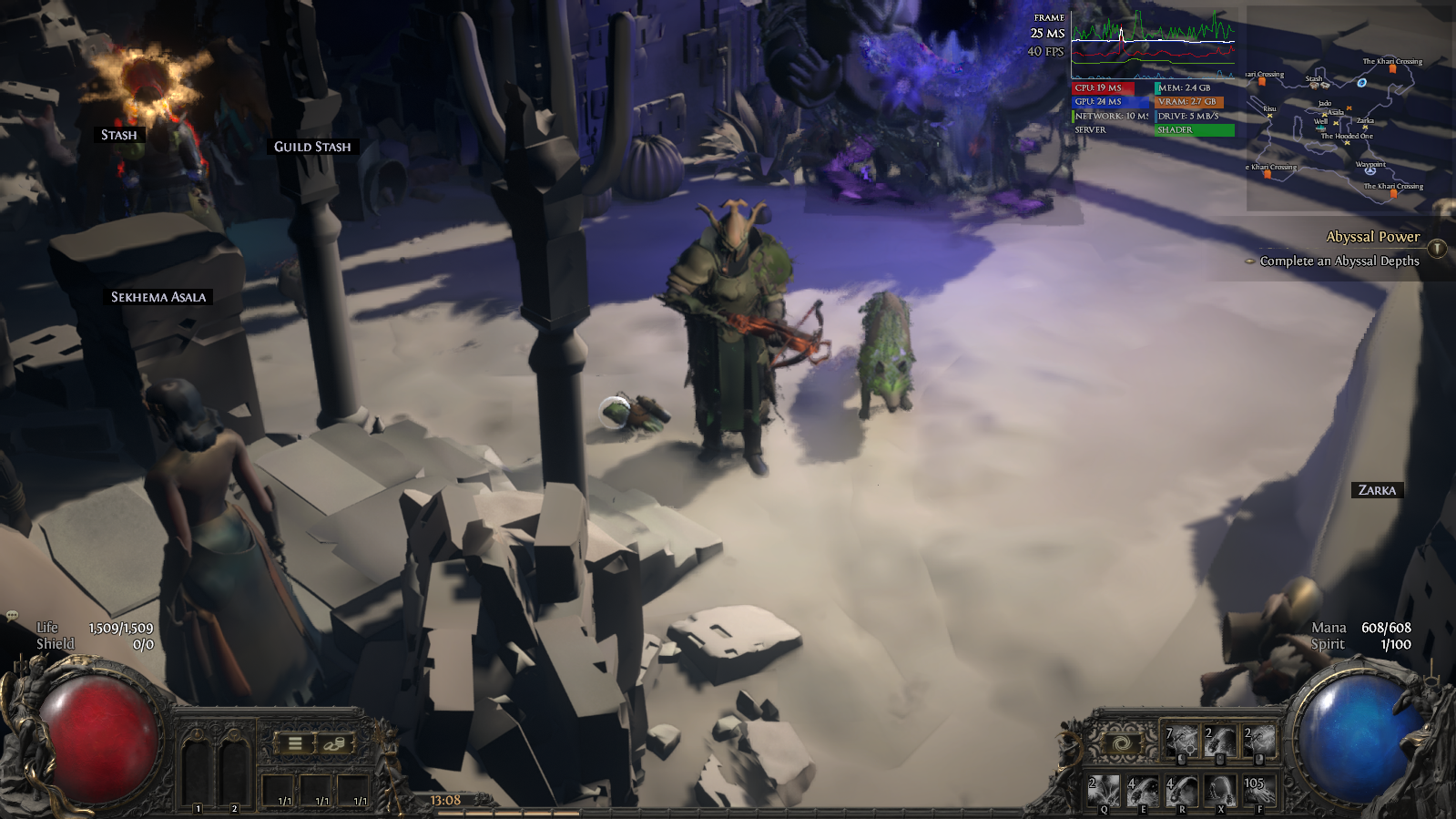Open the chat speech bubble icon

pos(12,616)
